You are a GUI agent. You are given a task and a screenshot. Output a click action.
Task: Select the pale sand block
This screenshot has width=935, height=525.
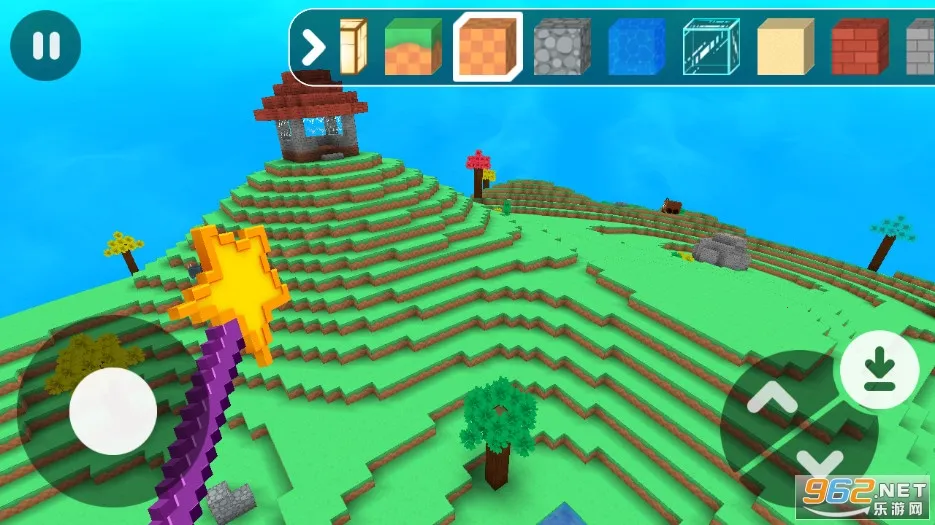pos(785,47)
